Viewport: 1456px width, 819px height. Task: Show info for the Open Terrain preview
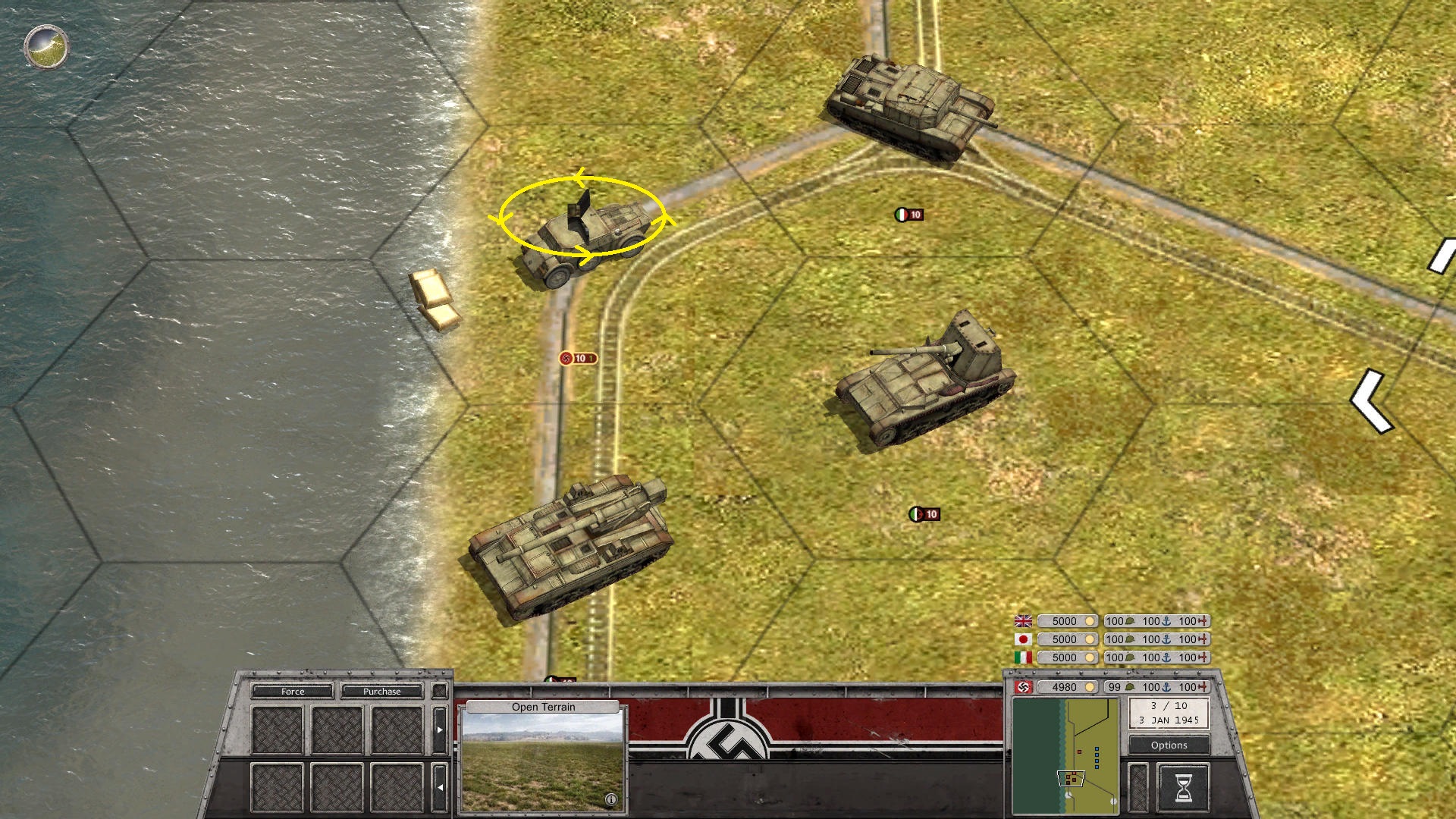pos(611,799)
